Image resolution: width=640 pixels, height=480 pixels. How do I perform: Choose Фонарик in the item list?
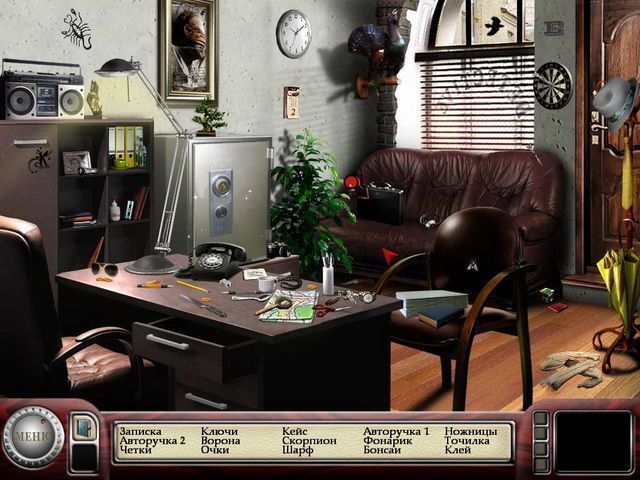click(385, 441)
